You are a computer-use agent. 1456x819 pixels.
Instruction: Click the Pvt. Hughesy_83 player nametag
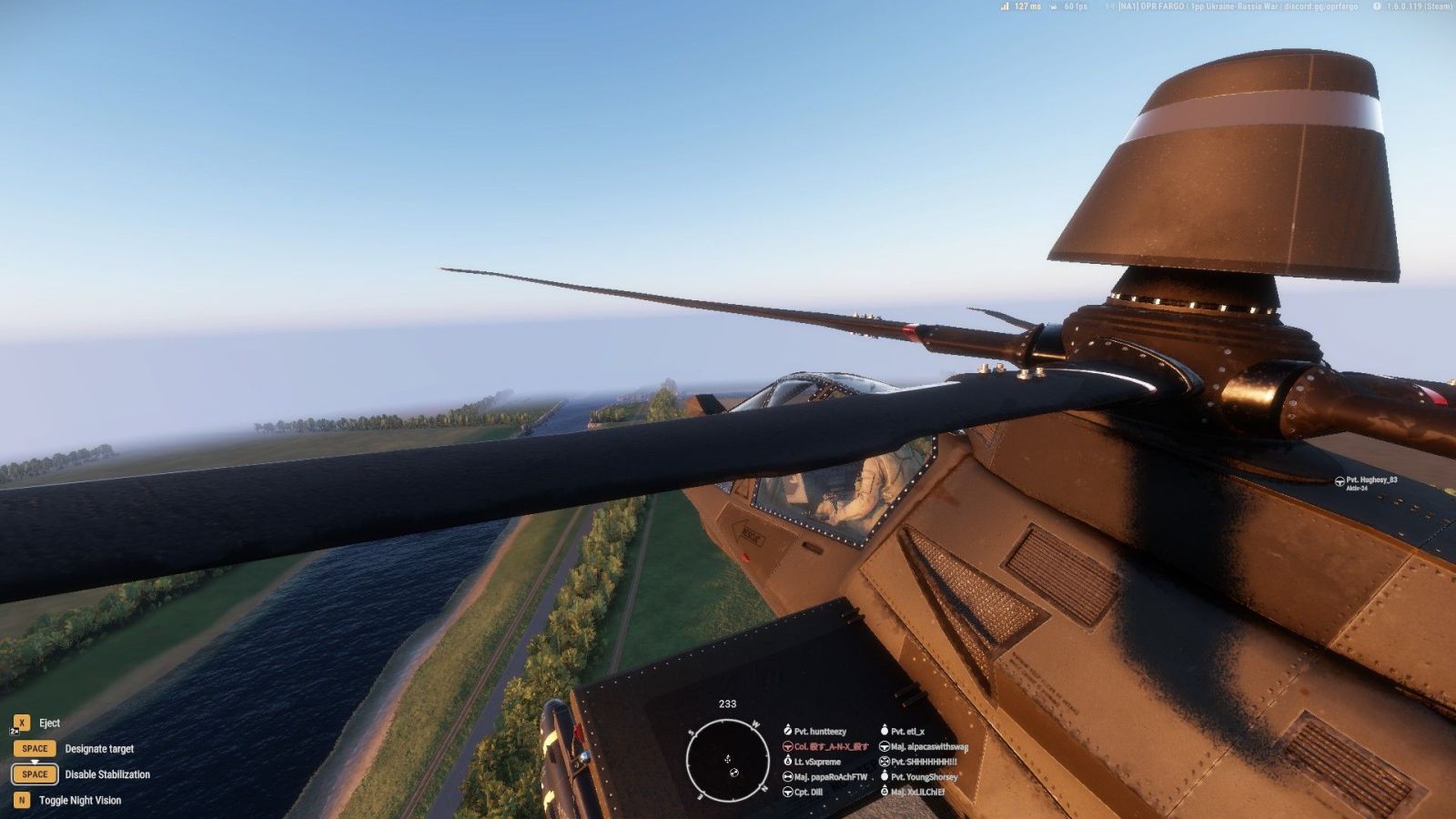(x=1370, y=480)
